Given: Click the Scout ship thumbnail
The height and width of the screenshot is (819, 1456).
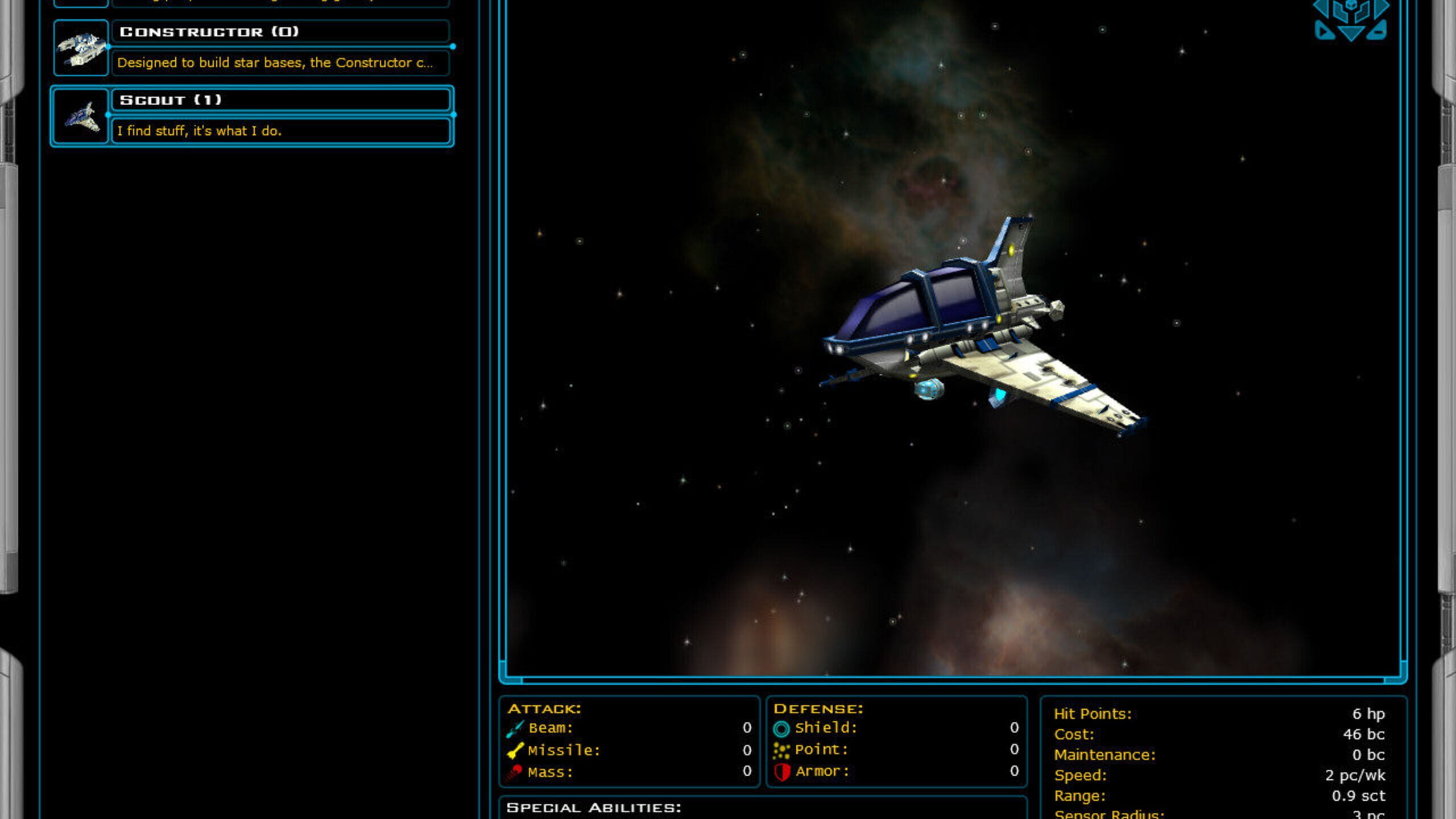Looking at the screenshot, I should [x=81, y=117].
